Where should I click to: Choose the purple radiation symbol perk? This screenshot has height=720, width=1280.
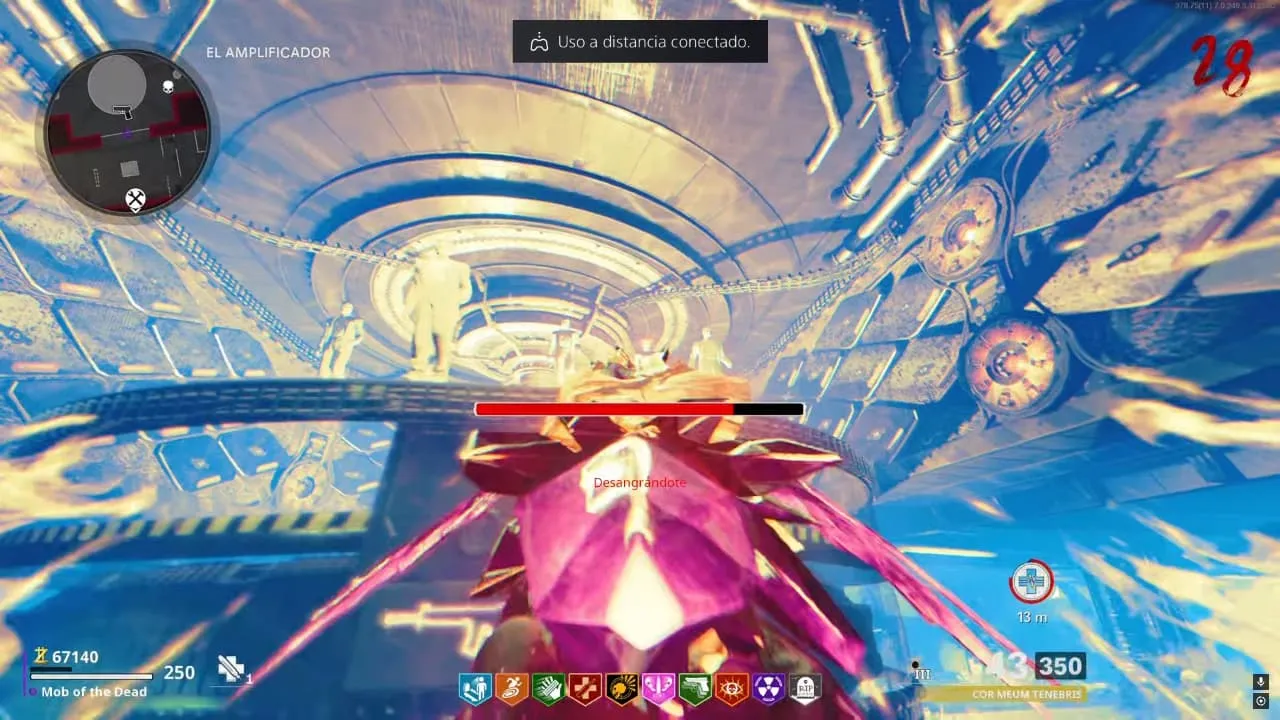coord(768,689)
